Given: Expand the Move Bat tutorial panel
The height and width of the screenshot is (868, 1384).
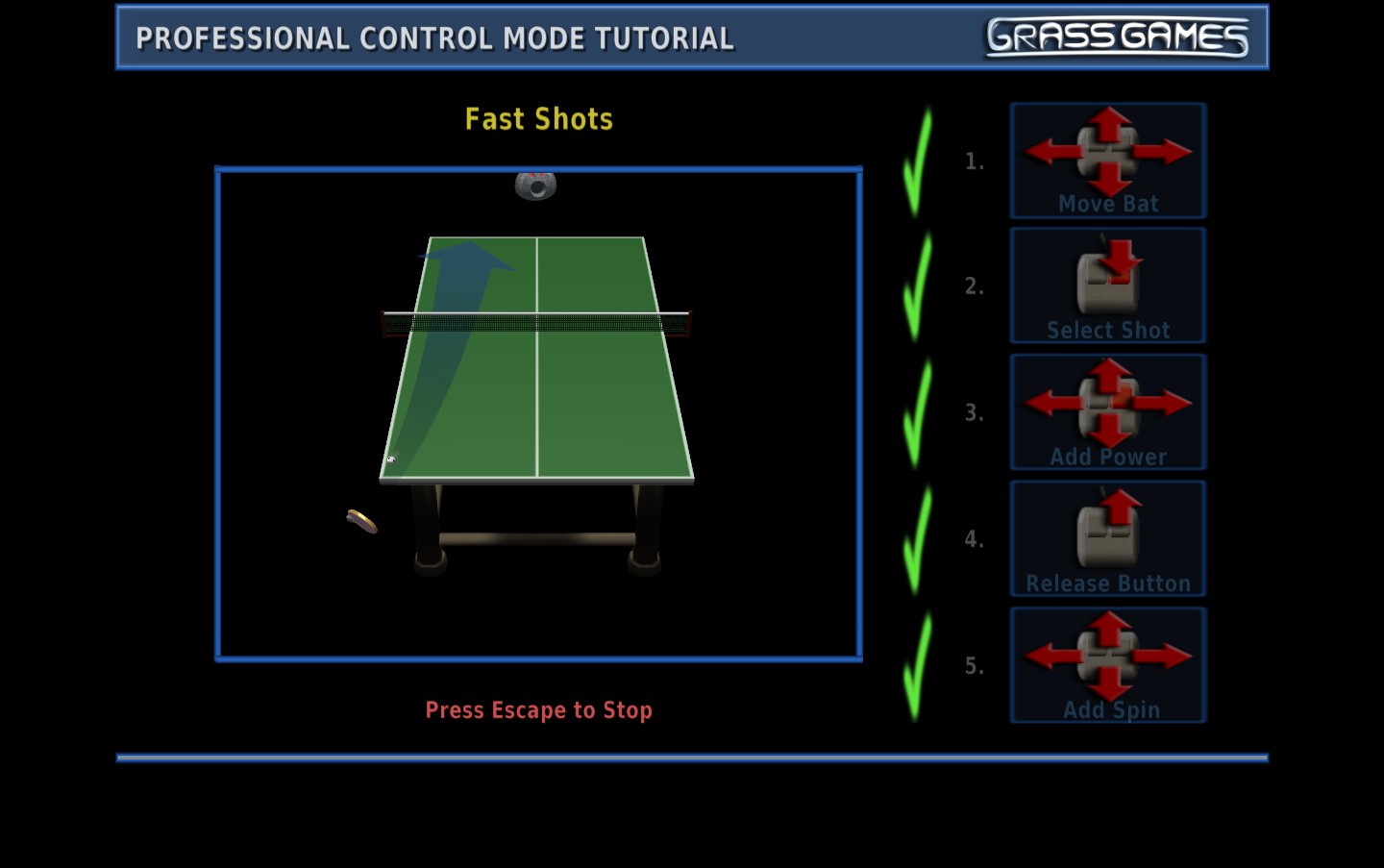Looking at the screenshot, I should pyautogui.click(x=1107, y=161).
